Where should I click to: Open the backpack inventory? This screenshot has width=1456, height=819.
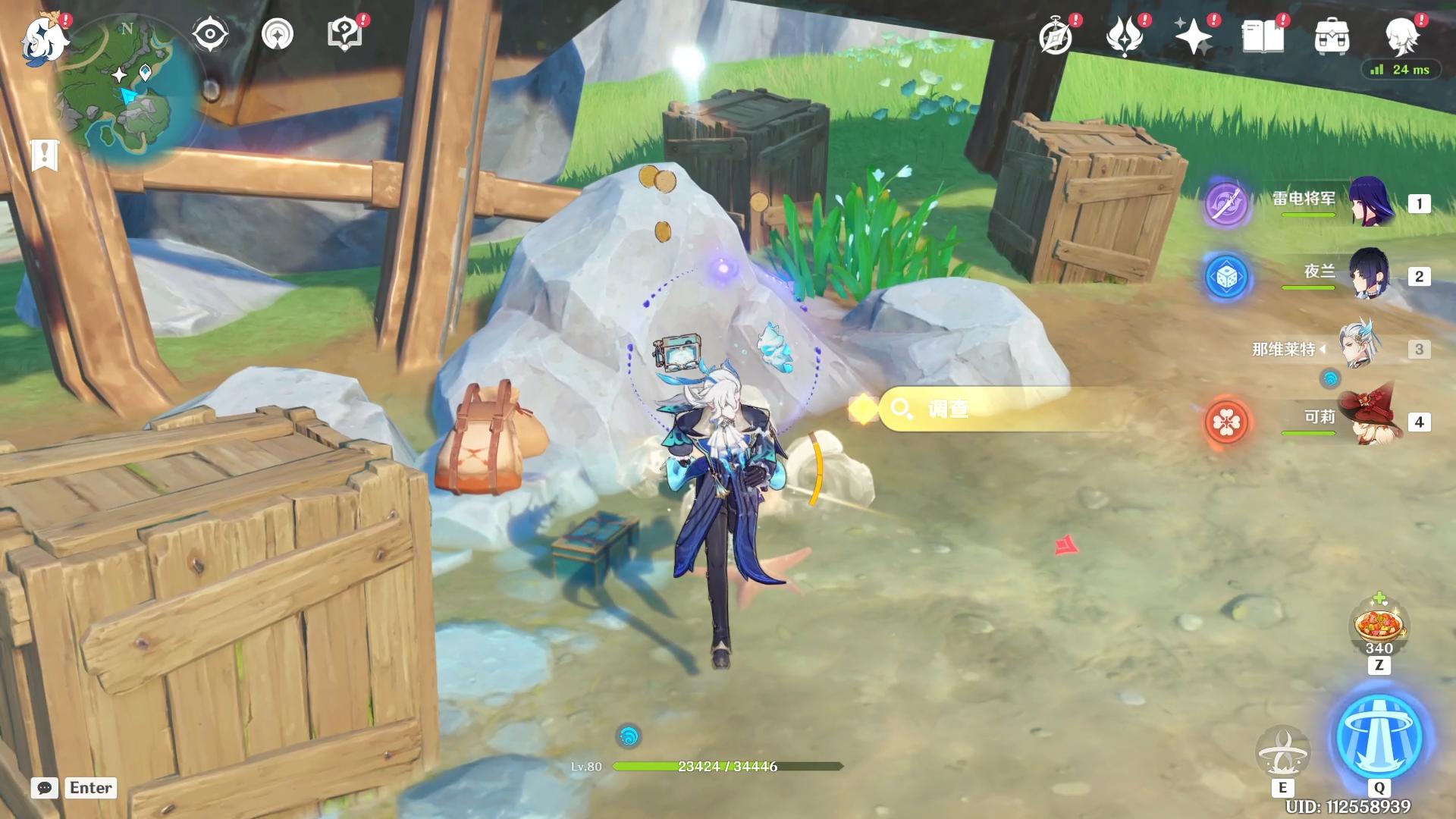coord(1332,36)
